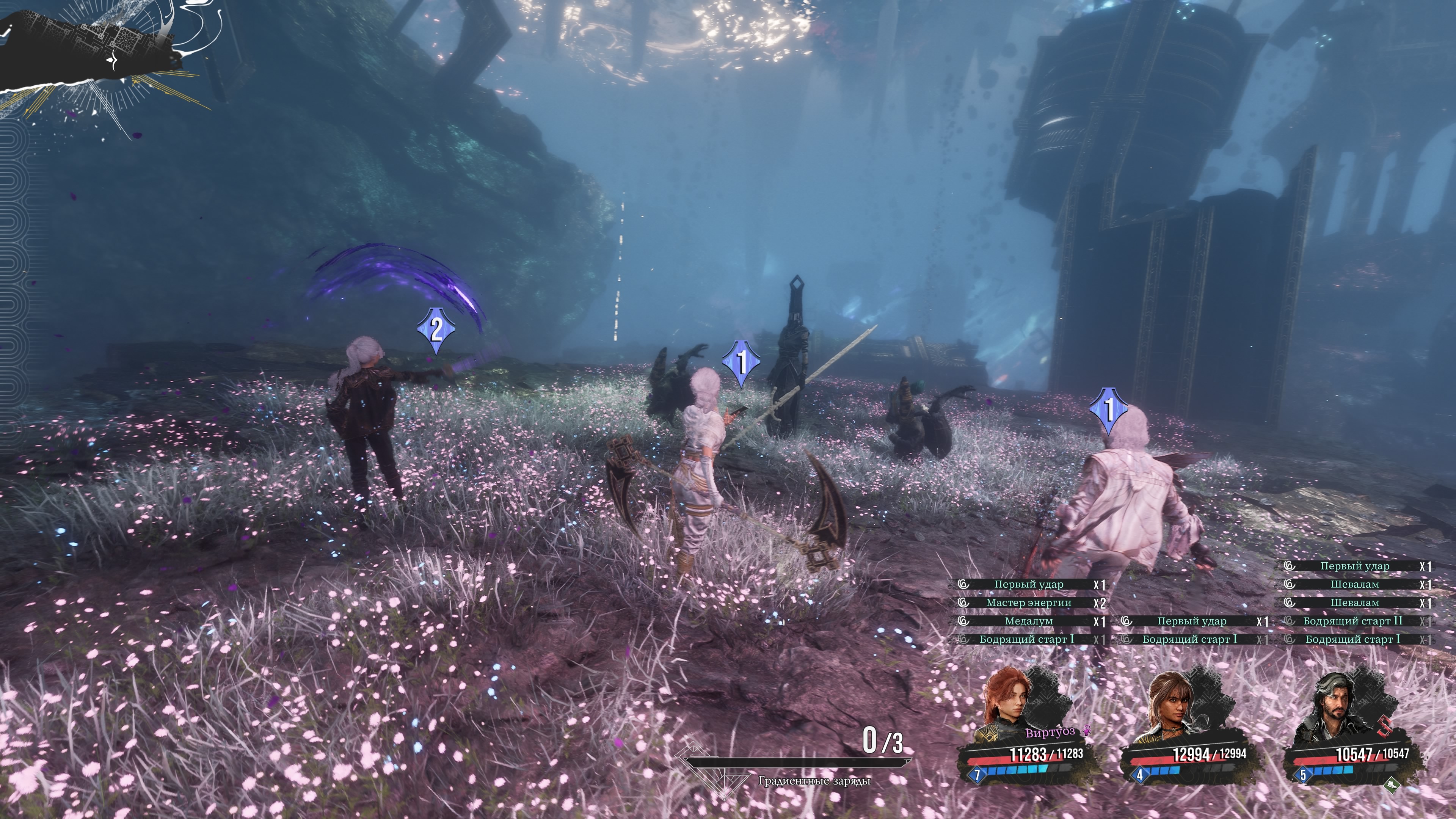Select the Медалум effect row
The width and height of the screenshot is (1456, 819).
tap(1029, 621)
